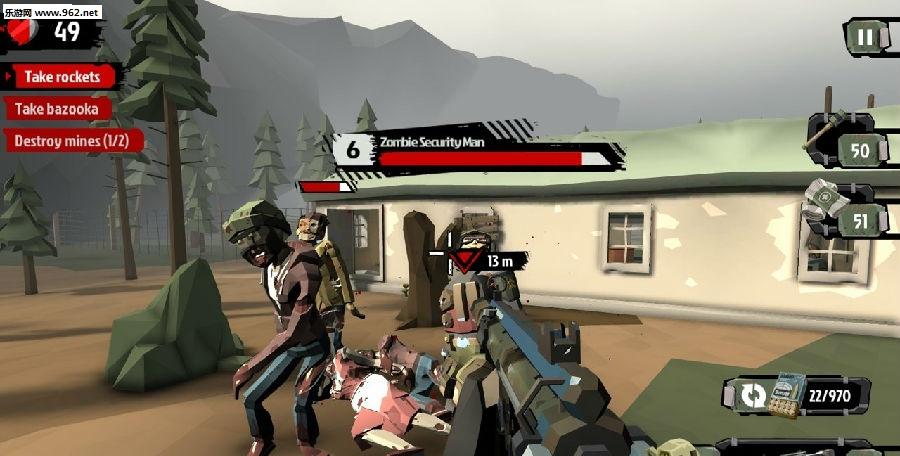Pause the game
The image size is (900, 456).
tap(865, 38)
